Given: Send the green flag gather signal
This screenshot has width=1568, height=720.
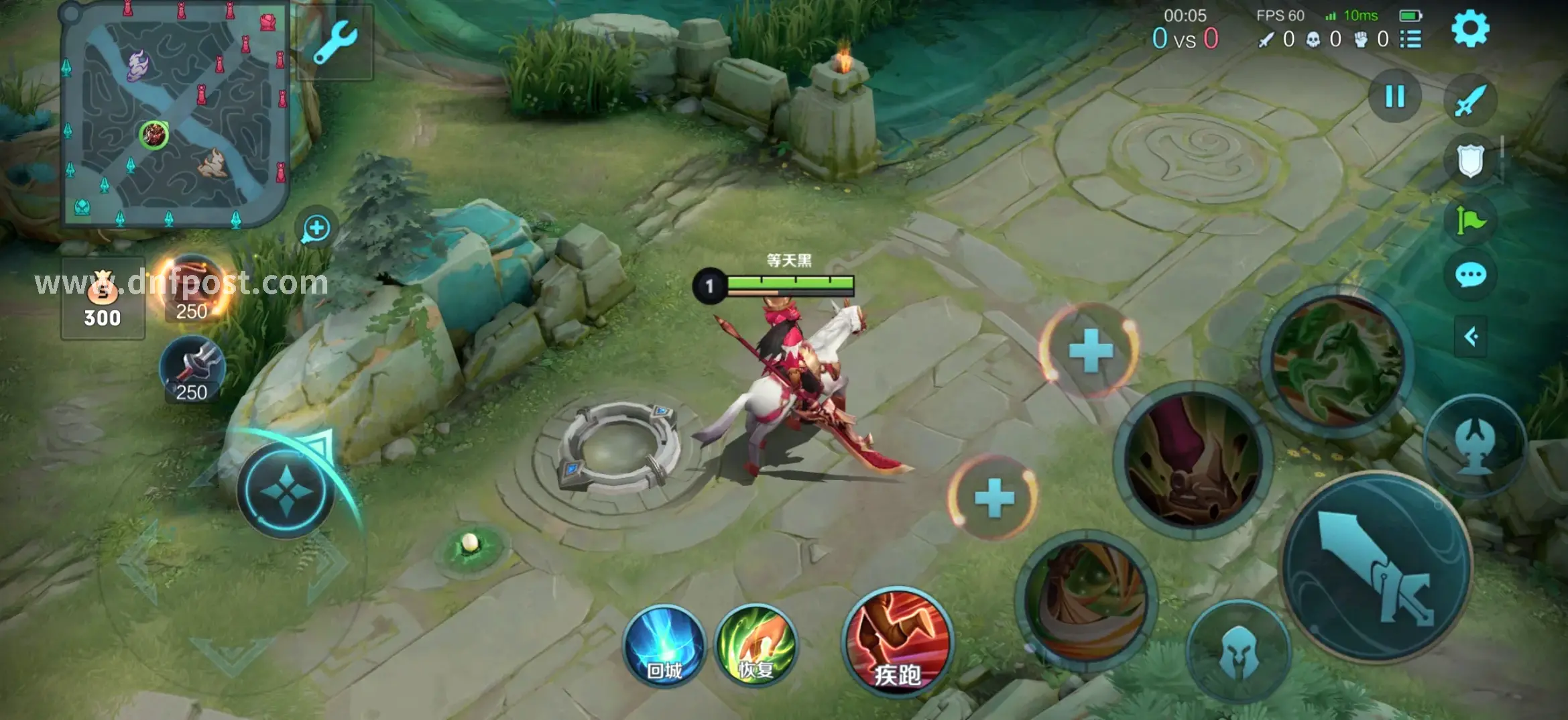Looking at the screenshot, I should pyautogui.click(x=1470, y=220).
